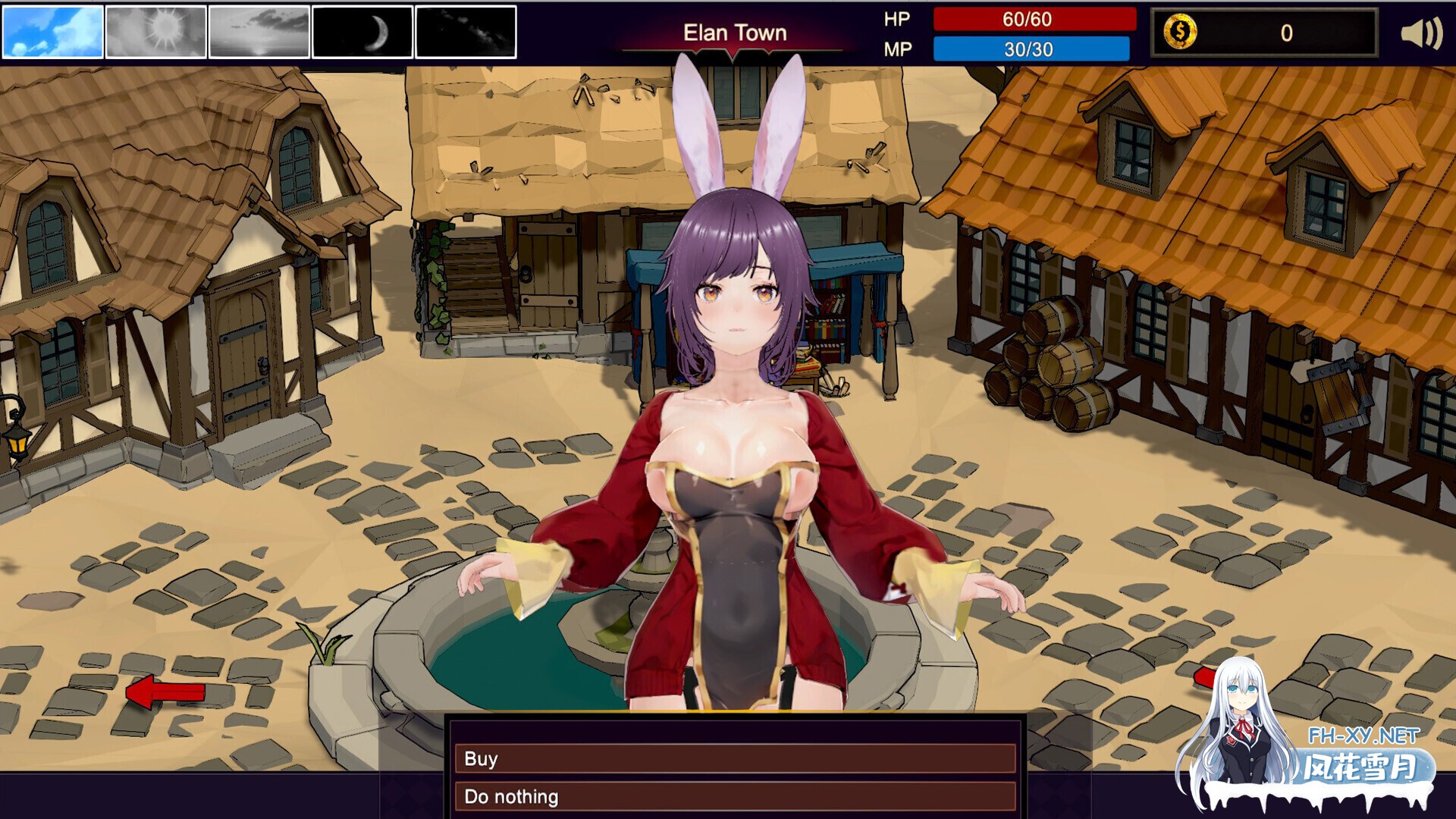Viewport: 1456px width, 819px height.
Task: Toggle the sound speaker icon
Action: coord(1420,33)
